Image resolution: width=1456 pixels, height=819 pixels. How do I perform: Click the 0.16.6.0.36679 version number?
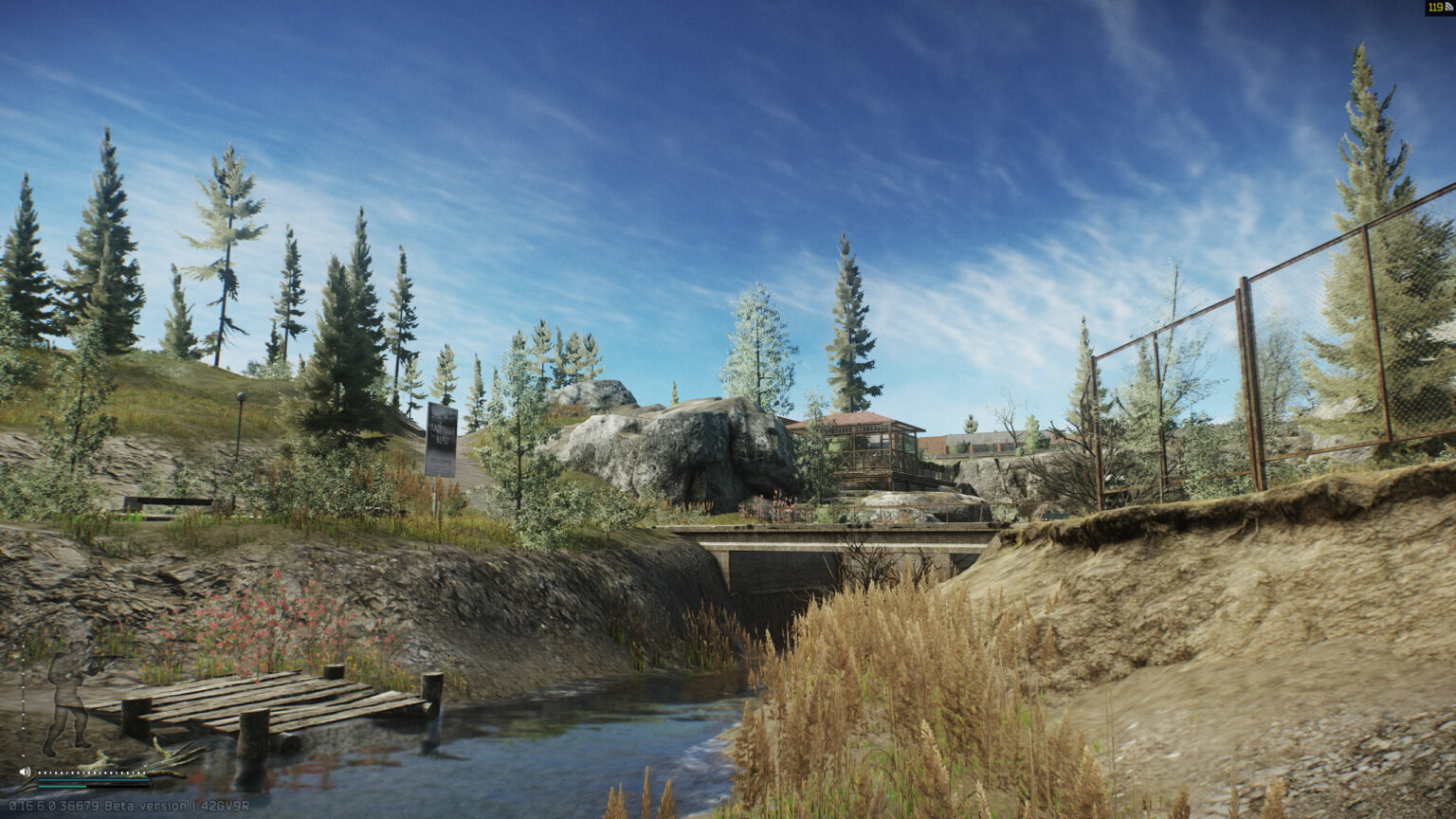pyautogui.click(x=54, y=805)
